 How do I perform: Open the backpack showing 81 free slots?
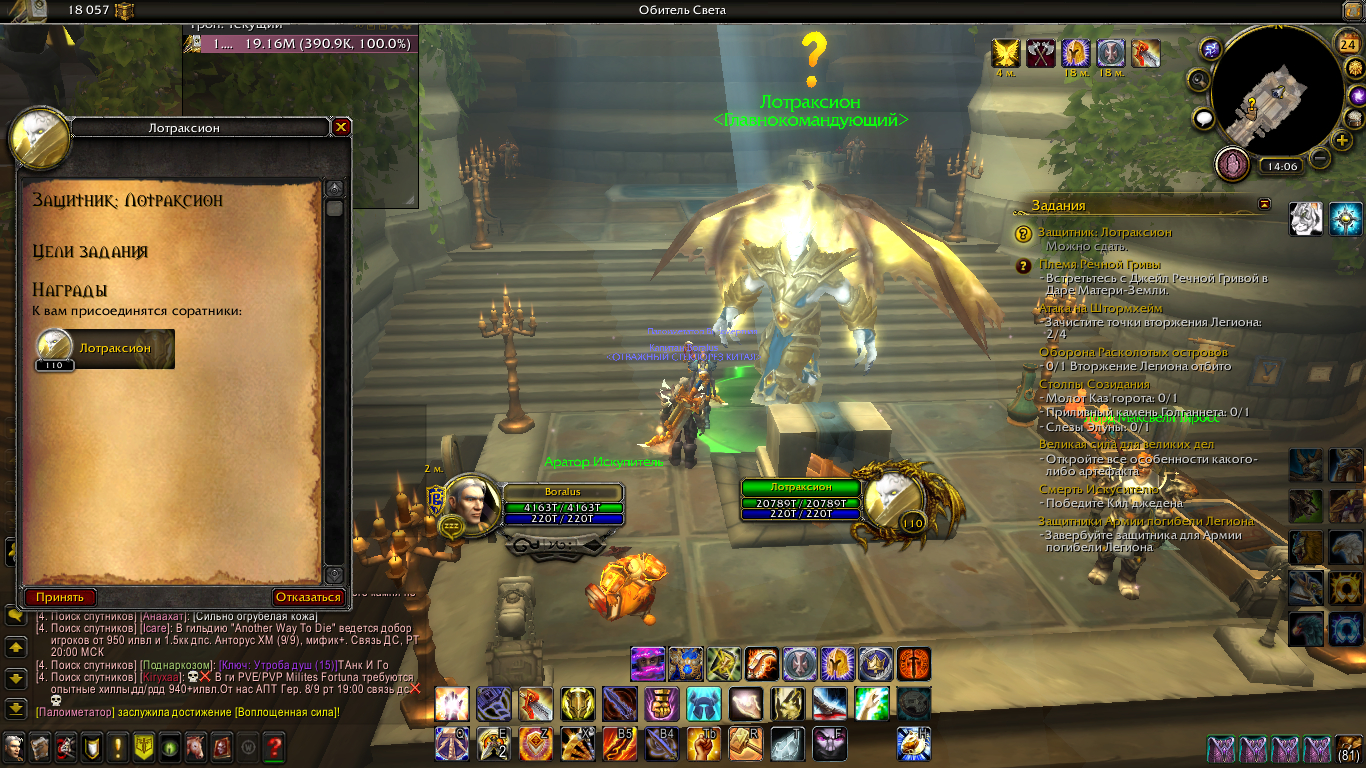point(1348,748)
